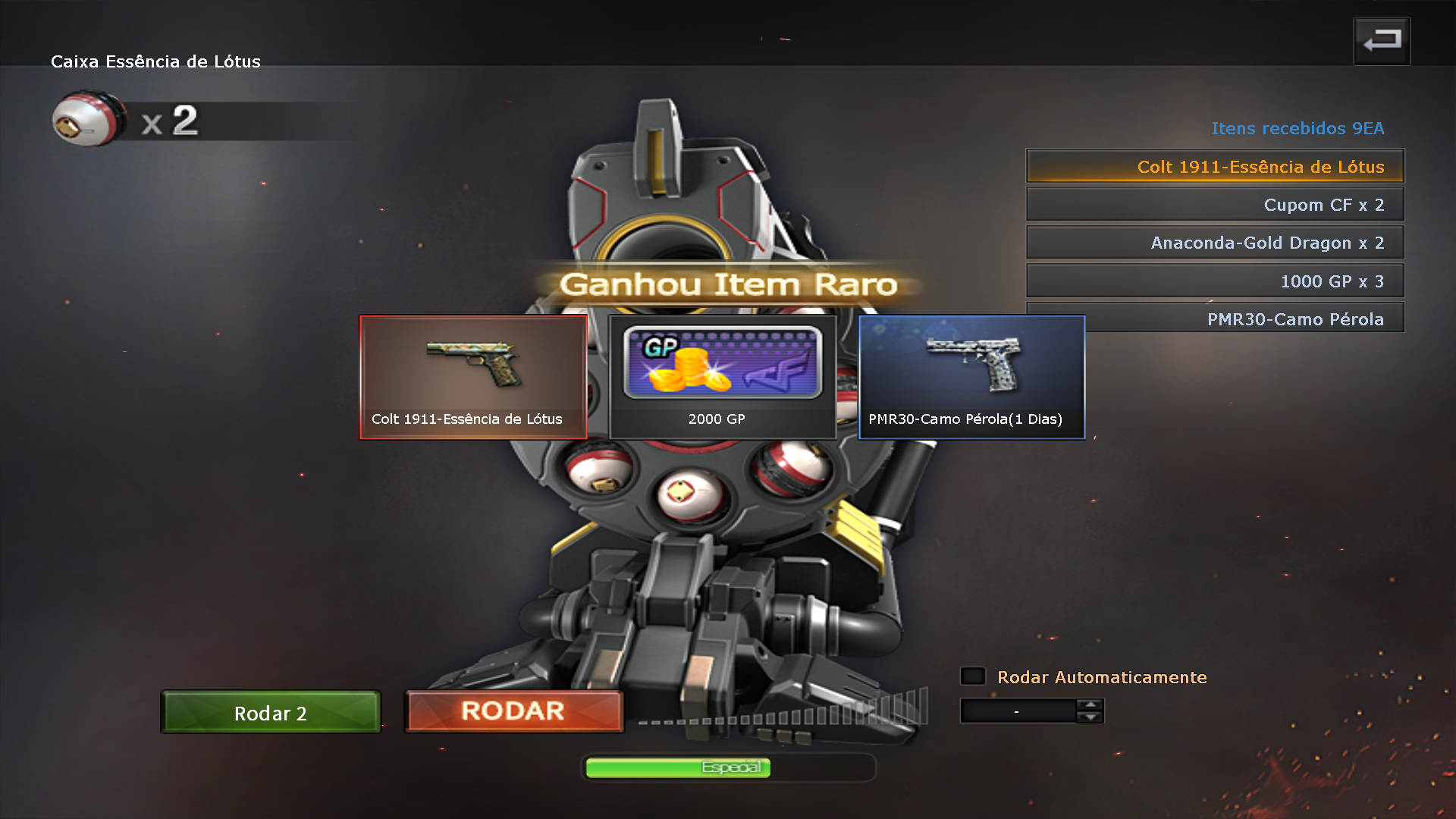Screen dimensions: 1456x819
Task: Click the red RODAR spin button
Action: pyautogui.click(x=514, y=711)
